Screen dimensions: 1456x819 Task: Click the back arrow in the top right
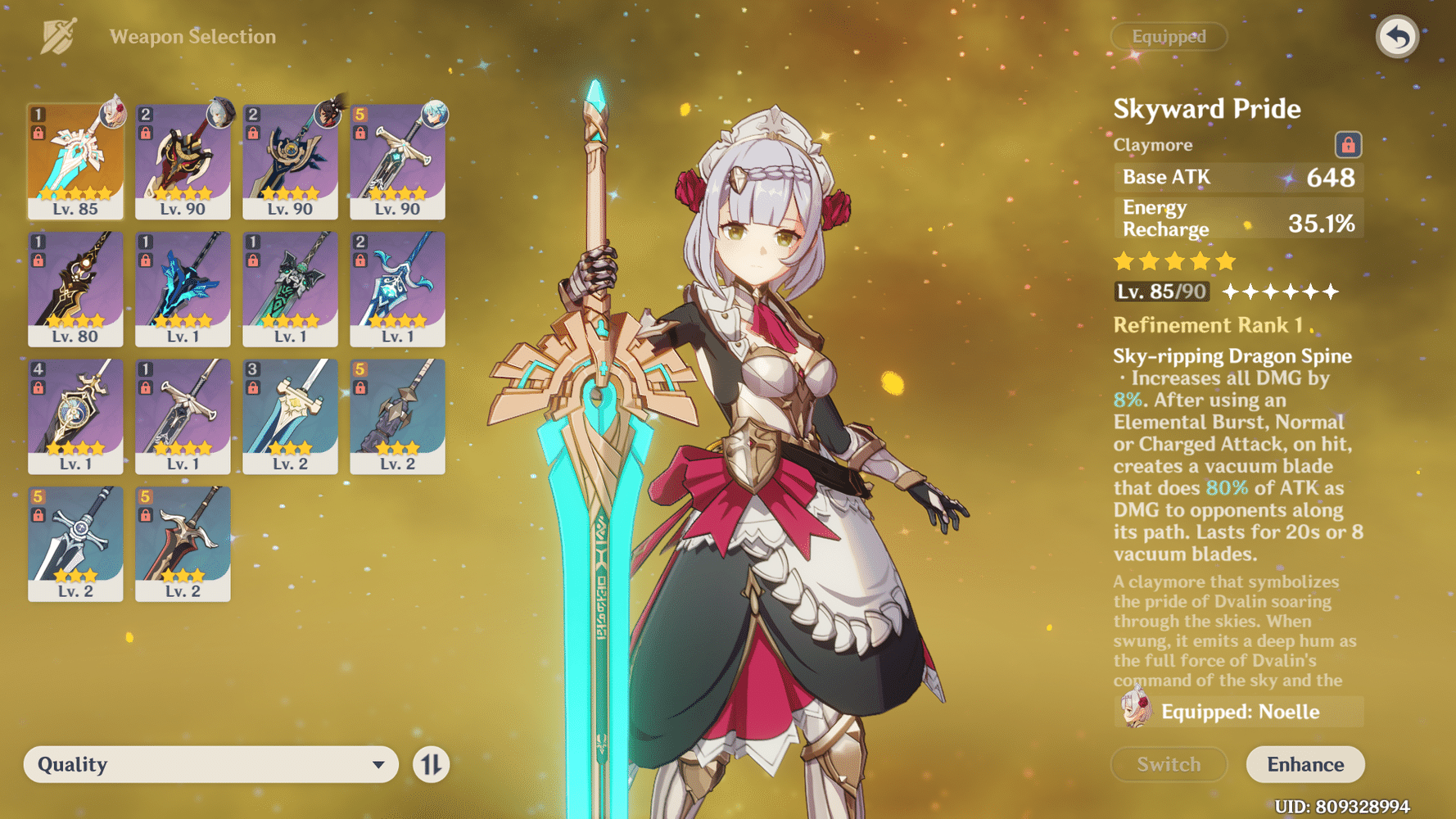[1396, 35]
